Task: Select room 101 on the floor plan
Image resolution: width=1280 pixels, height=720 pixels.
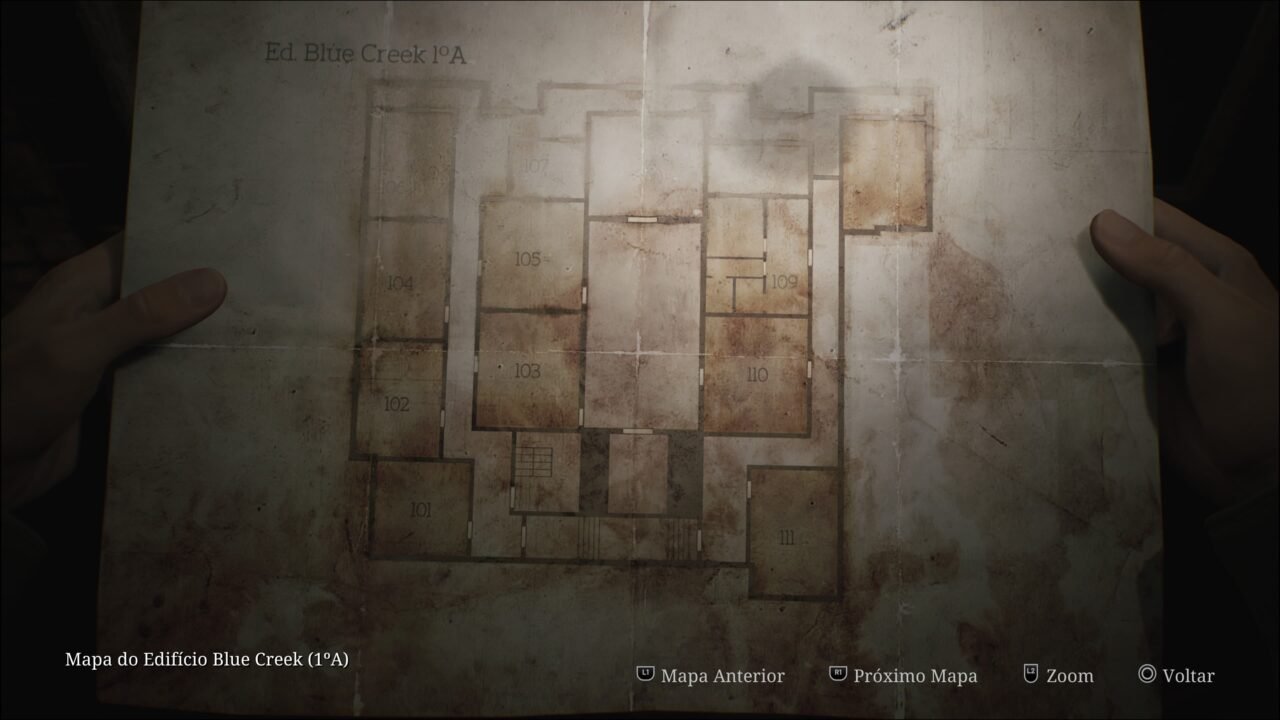Action: click(x=420, y=510)
